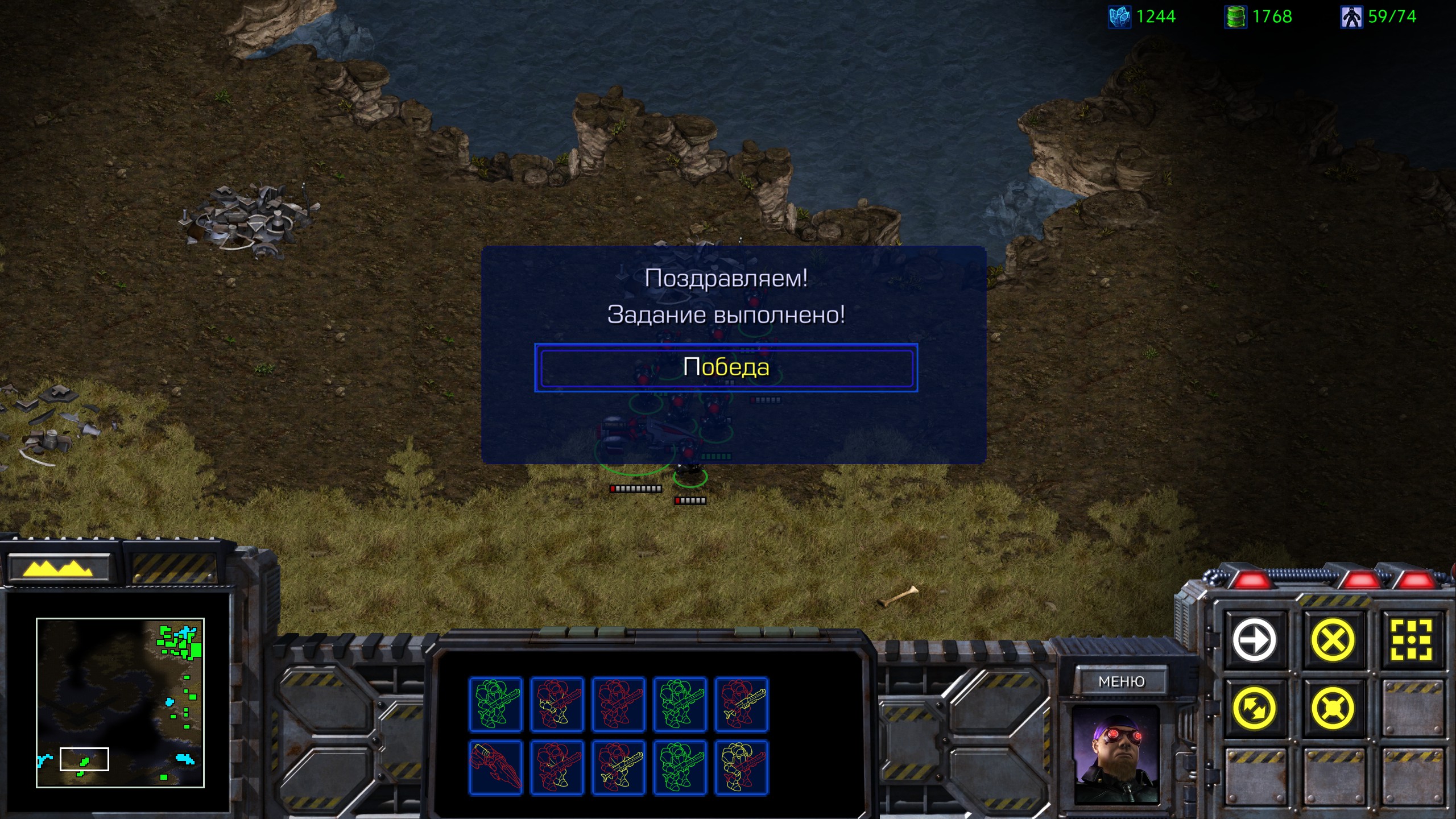Viewport: 1456px width, 819px height.
Task: Pick the marine wireframe with a yellow body
Action: point(741,767)
